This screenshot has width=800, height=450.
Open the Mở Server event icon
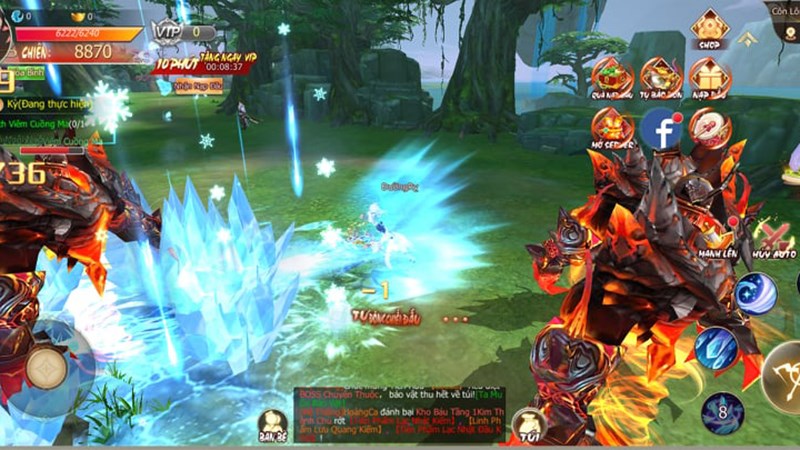[x=612, y=128]
